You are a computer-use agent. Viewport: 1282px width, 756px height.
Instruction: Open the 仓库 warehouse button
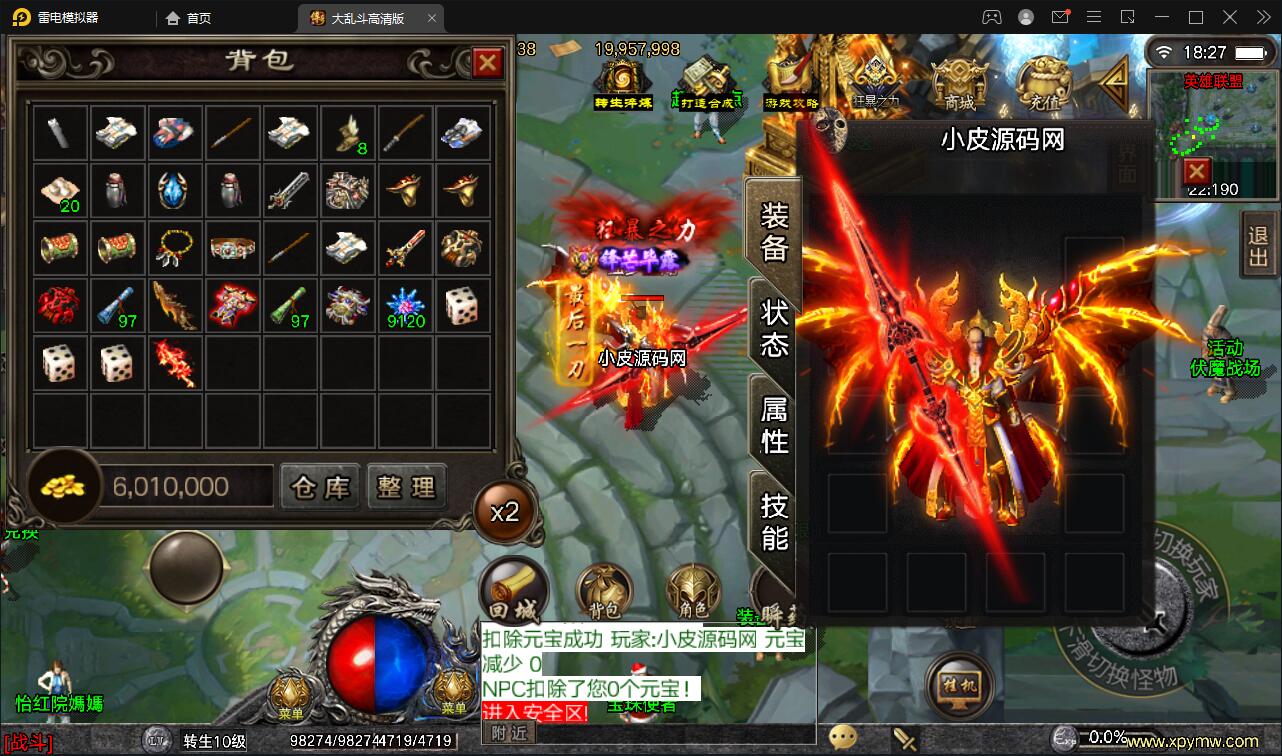tap(319, 487)
